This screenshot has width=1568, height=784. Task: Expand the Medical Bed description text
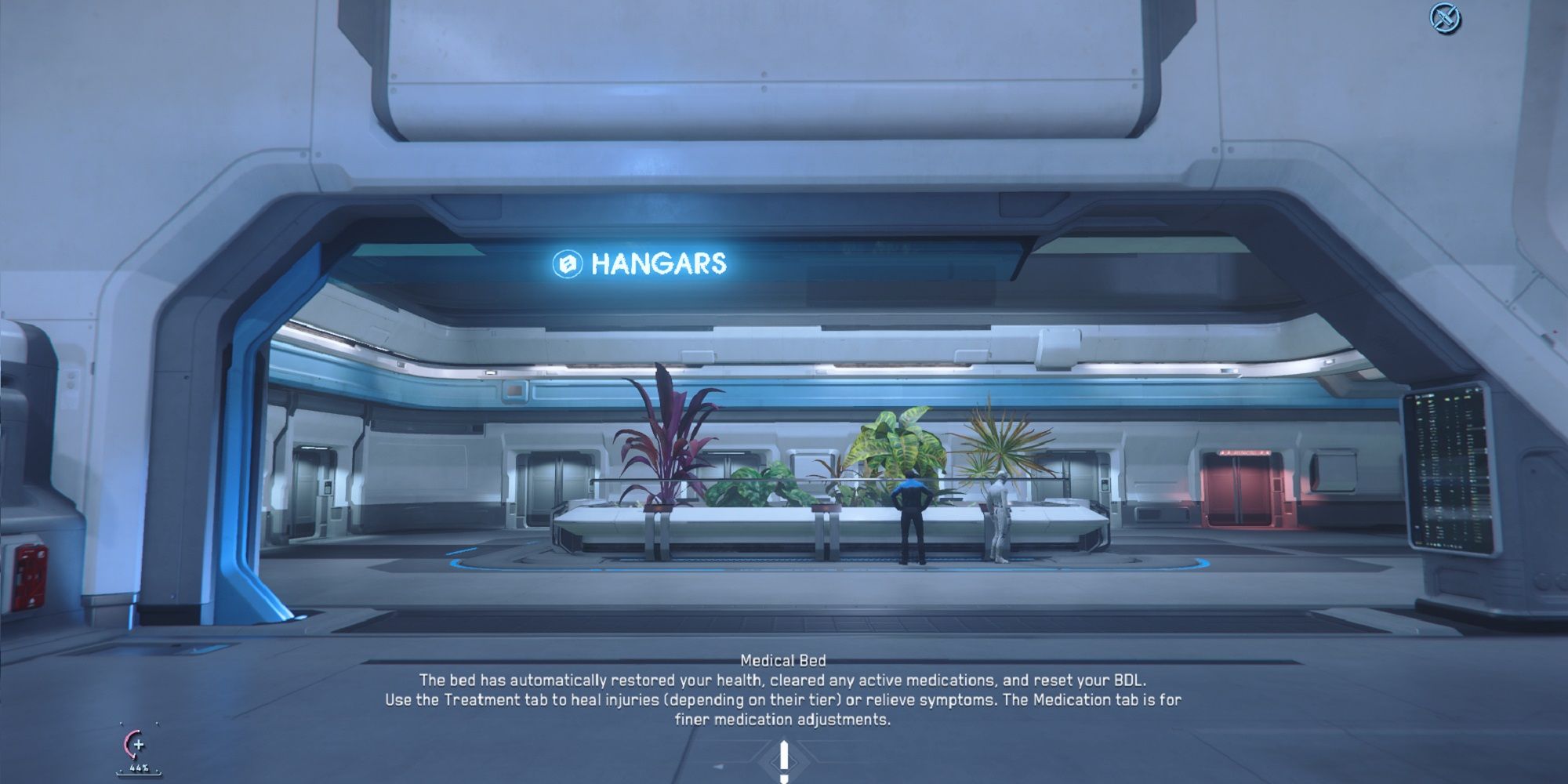coord(782,698)
